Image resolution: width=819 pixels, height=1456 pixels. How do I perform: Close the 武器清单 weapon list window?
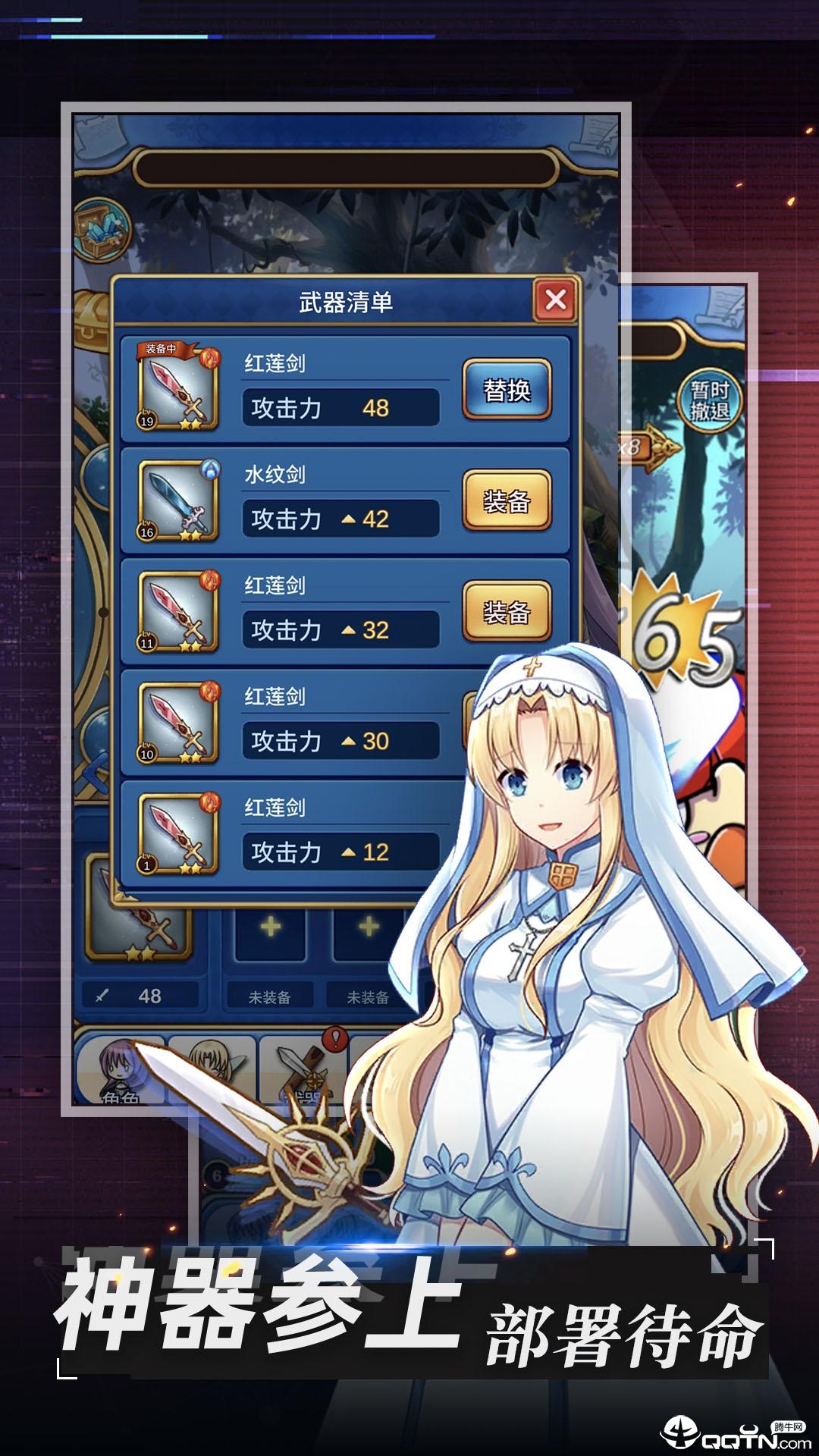coord(555,300)
